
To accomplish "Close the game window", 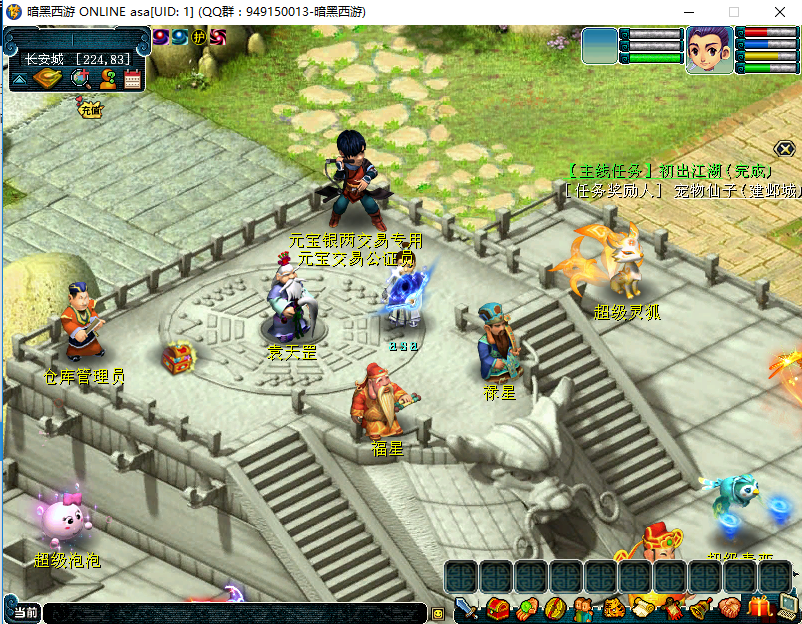I will tap(778, 12).
